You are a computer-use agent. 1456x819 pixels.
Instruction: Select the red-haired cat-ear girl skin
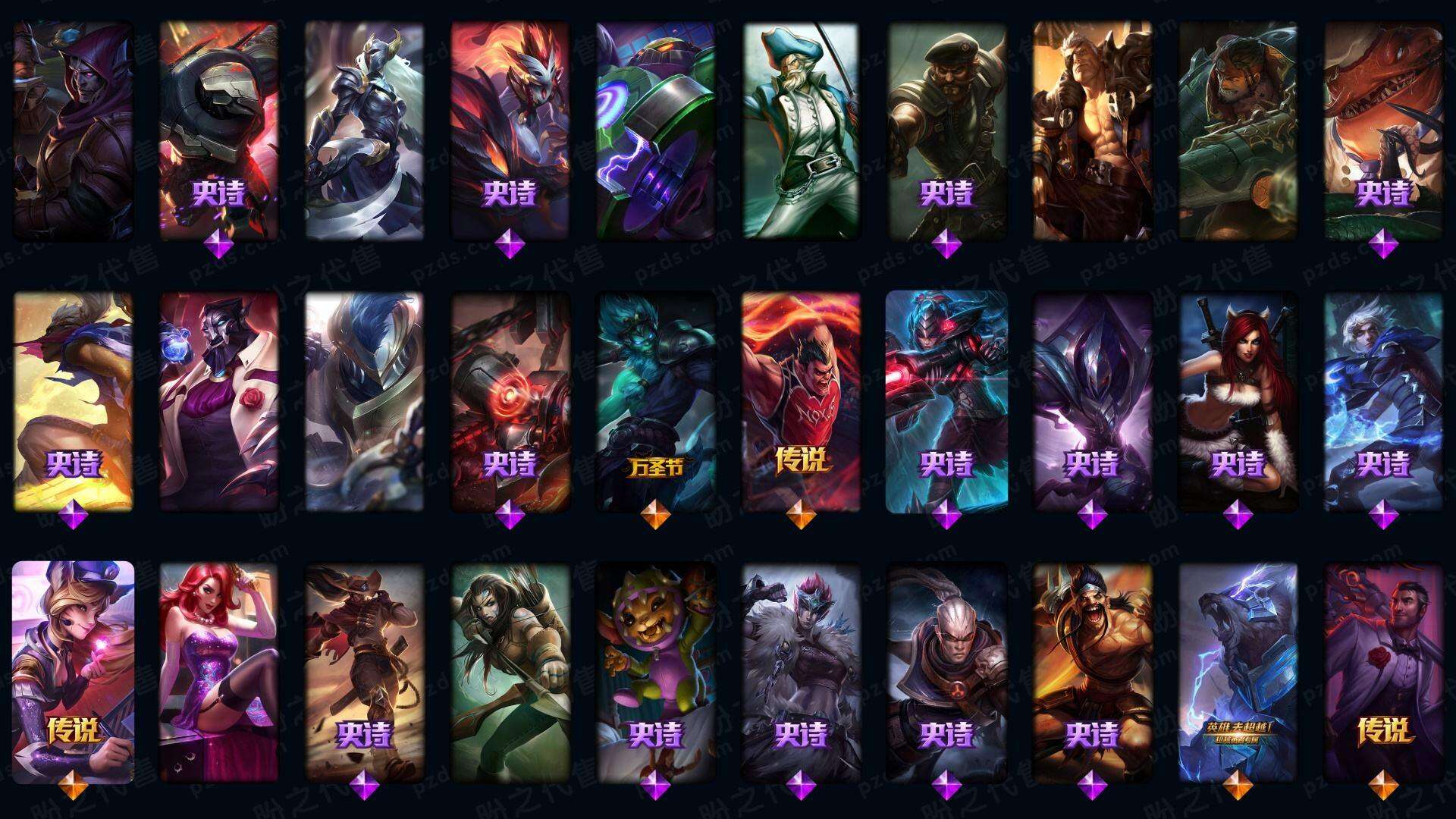coord(1238,402)
